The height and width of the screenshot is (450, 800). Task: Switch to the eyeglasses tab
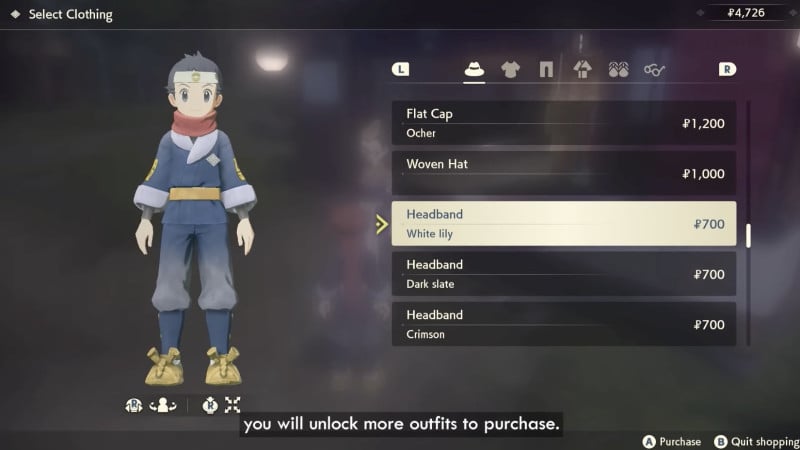(x=655, y=69)
